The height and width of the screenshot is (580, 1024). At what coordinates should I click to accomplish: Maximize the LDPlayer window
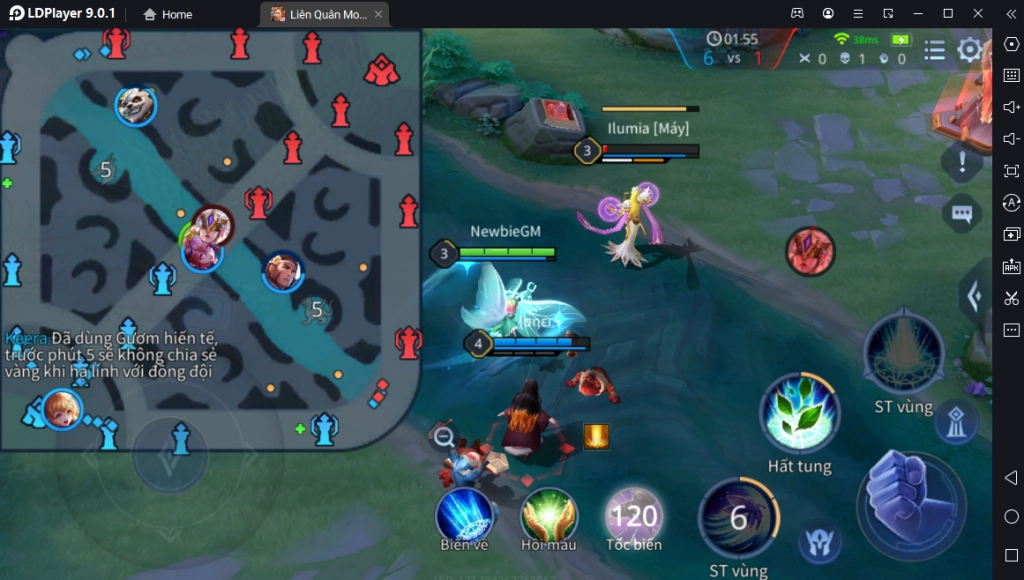pyautogui.click(x=948, y=13)
